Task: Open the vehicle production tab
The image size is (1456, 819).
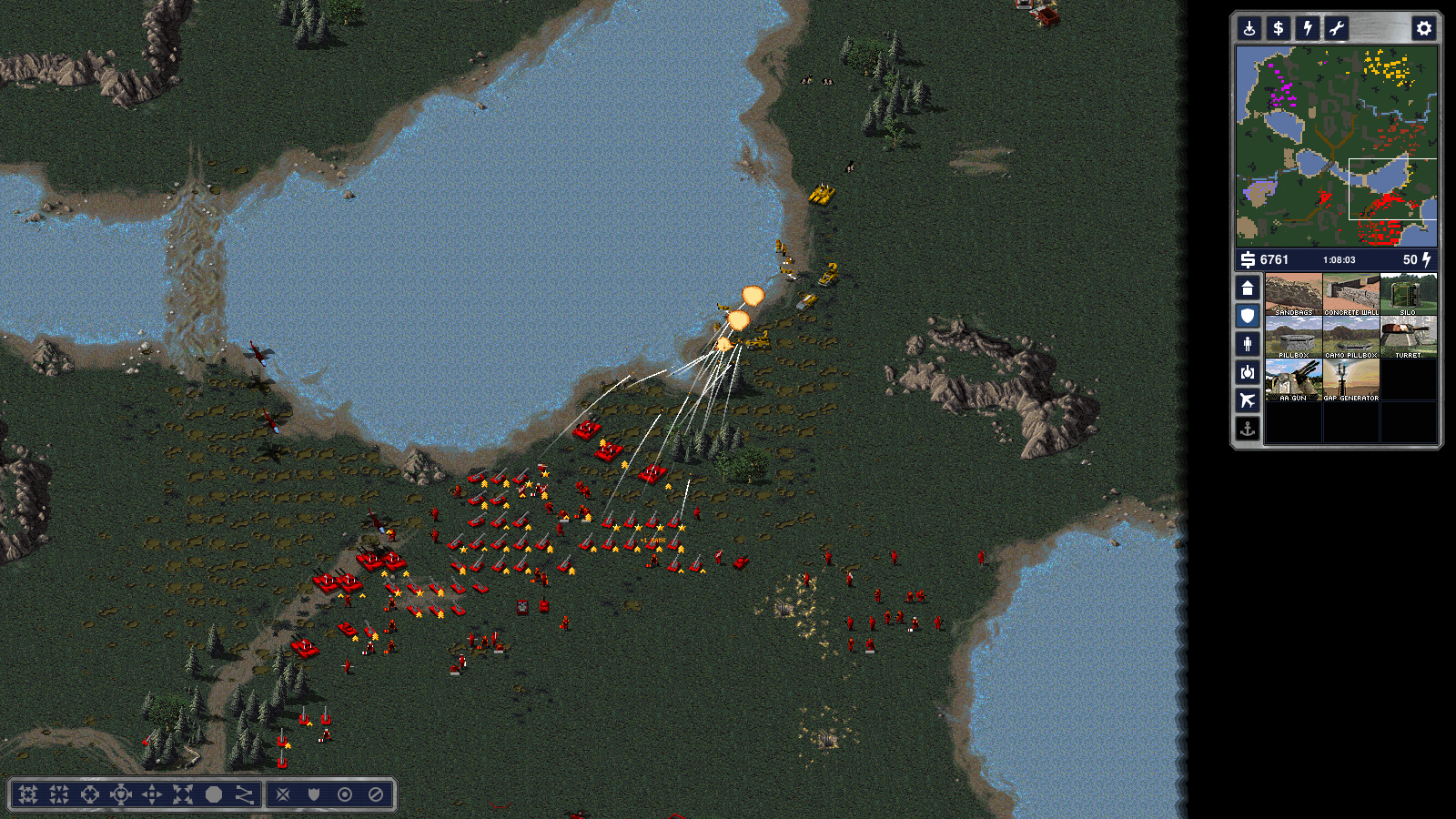Action: (x=1248, y=372)
